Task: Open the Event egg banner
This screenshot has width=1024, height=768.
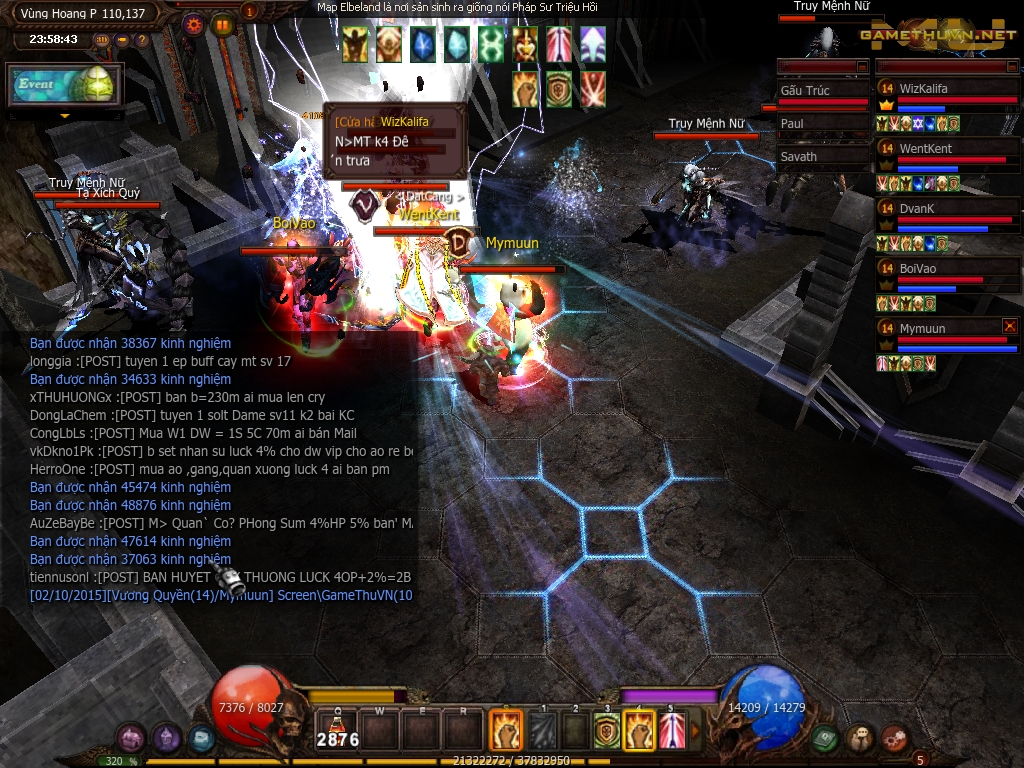Action: point(65,86)
